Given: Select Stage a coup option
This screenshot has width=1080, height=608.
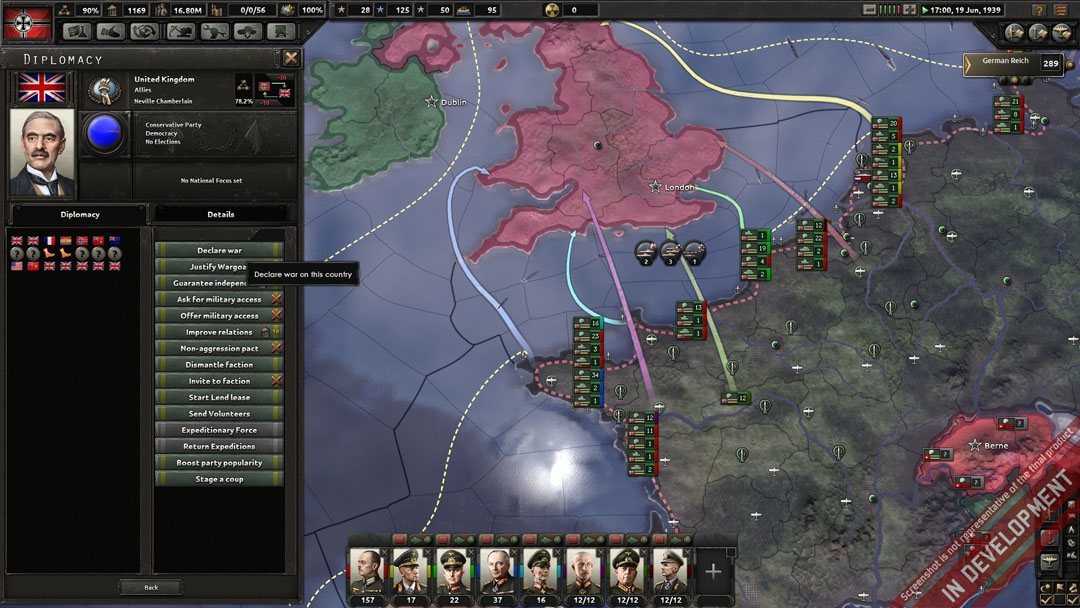Looking at the screenshot, I should tap(219, 479).
